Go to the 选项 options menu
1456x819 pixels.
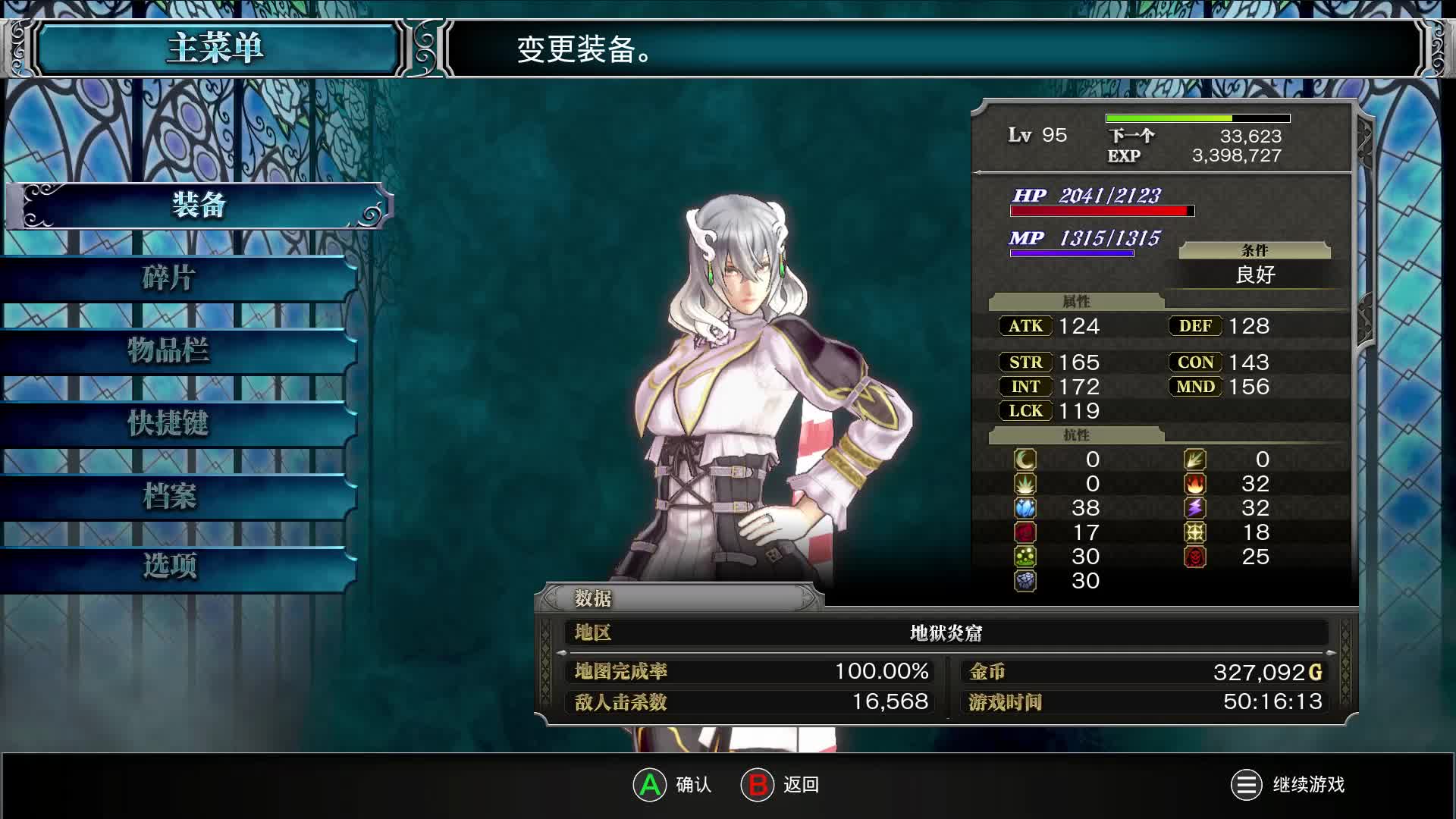(x=170, y=566)
